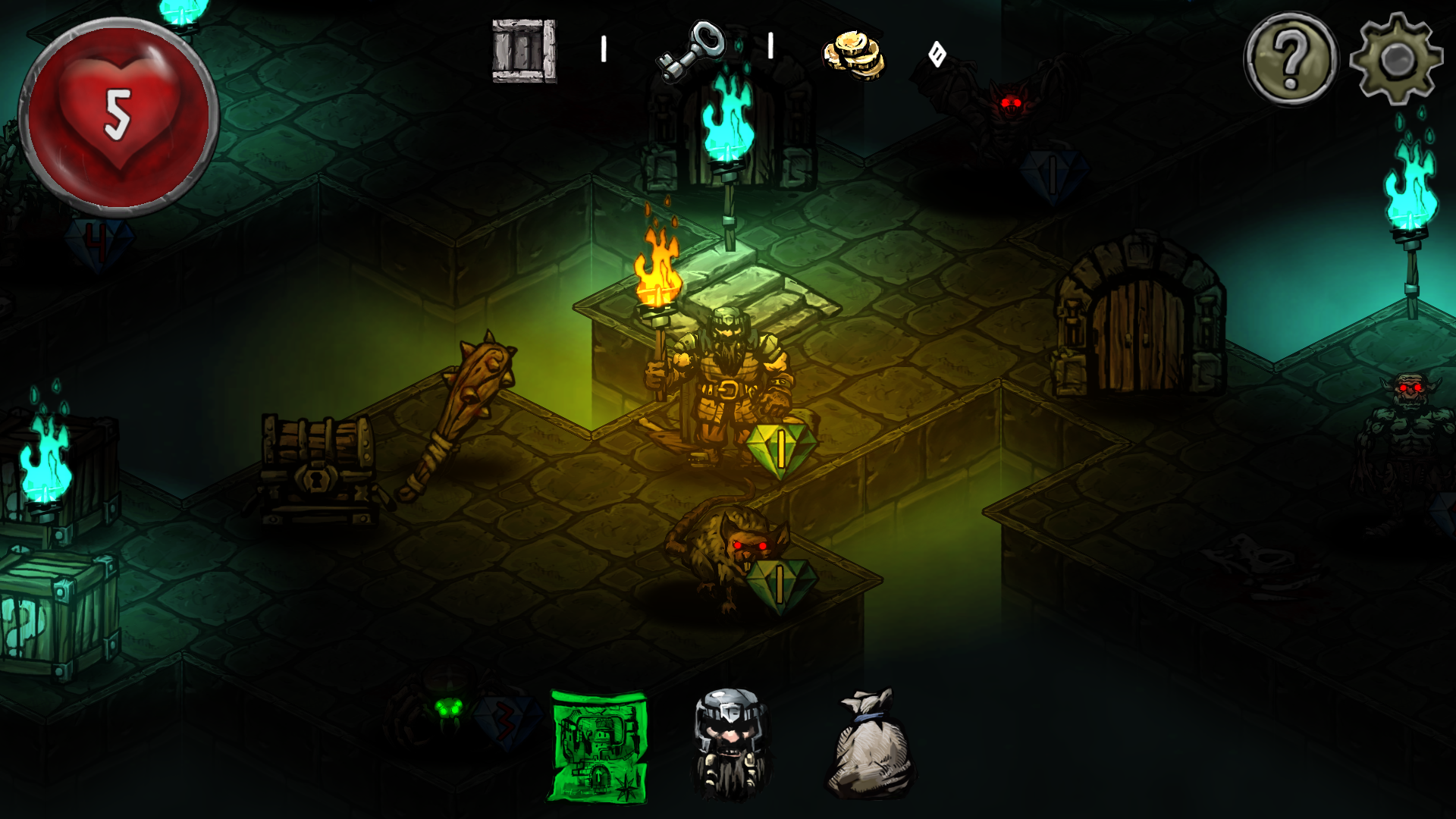
Task: Open the inventory sack
Action: click(x=871, y=745)
